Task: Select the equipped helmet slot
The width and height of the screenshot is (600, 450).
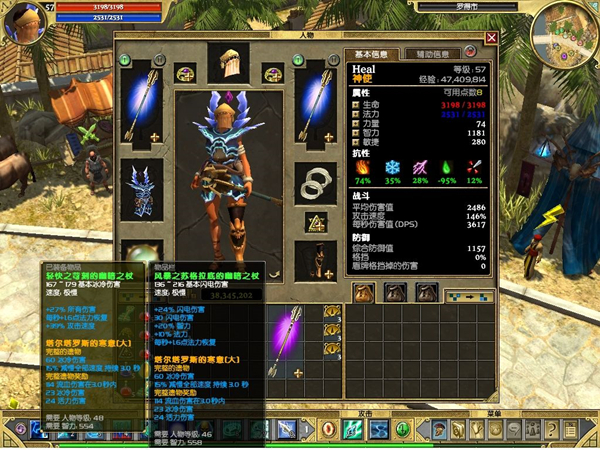Action: (x=228, y=63)
